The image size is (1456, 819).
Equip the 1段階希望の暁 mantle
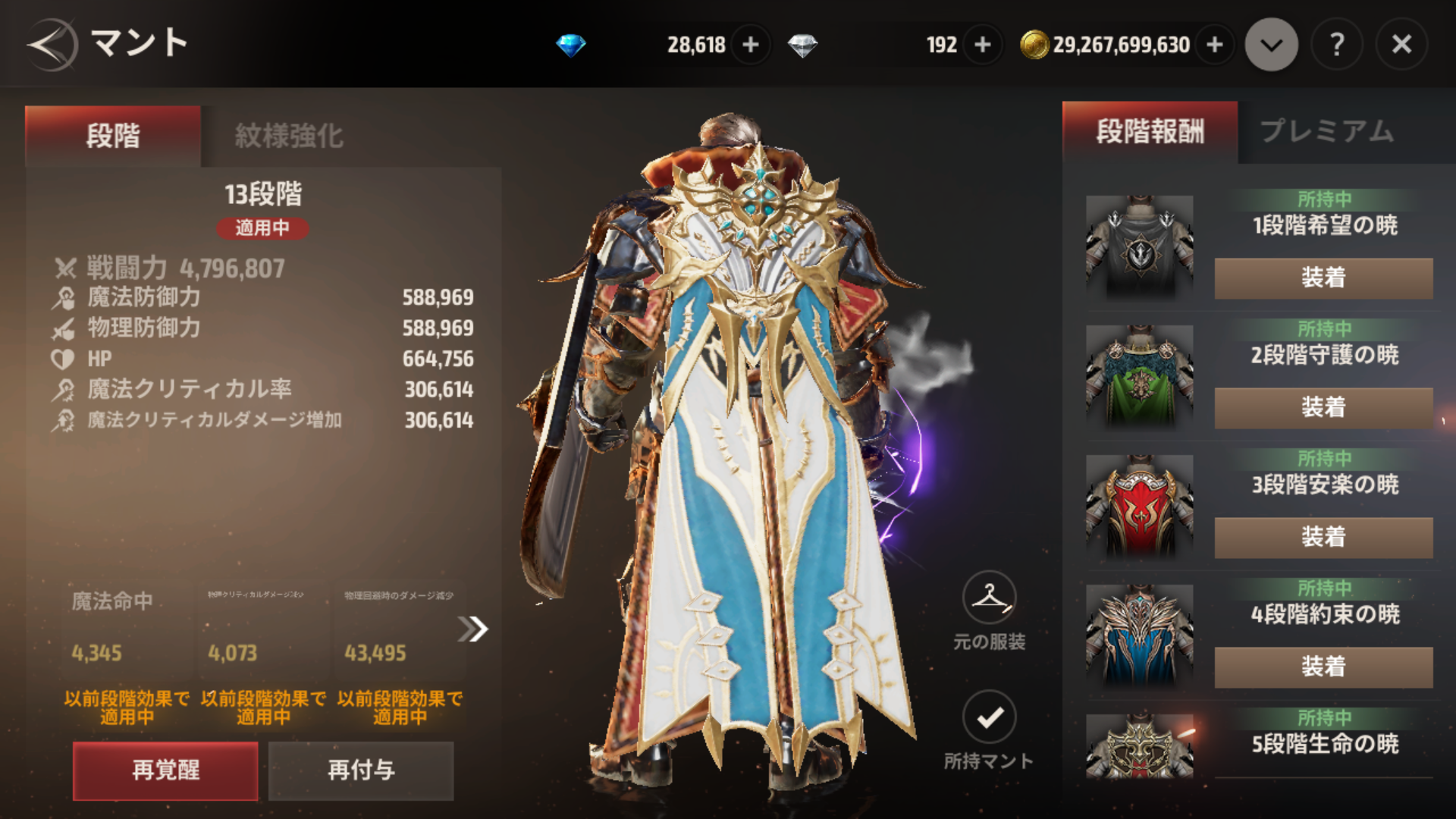(x=1323, y=278)
